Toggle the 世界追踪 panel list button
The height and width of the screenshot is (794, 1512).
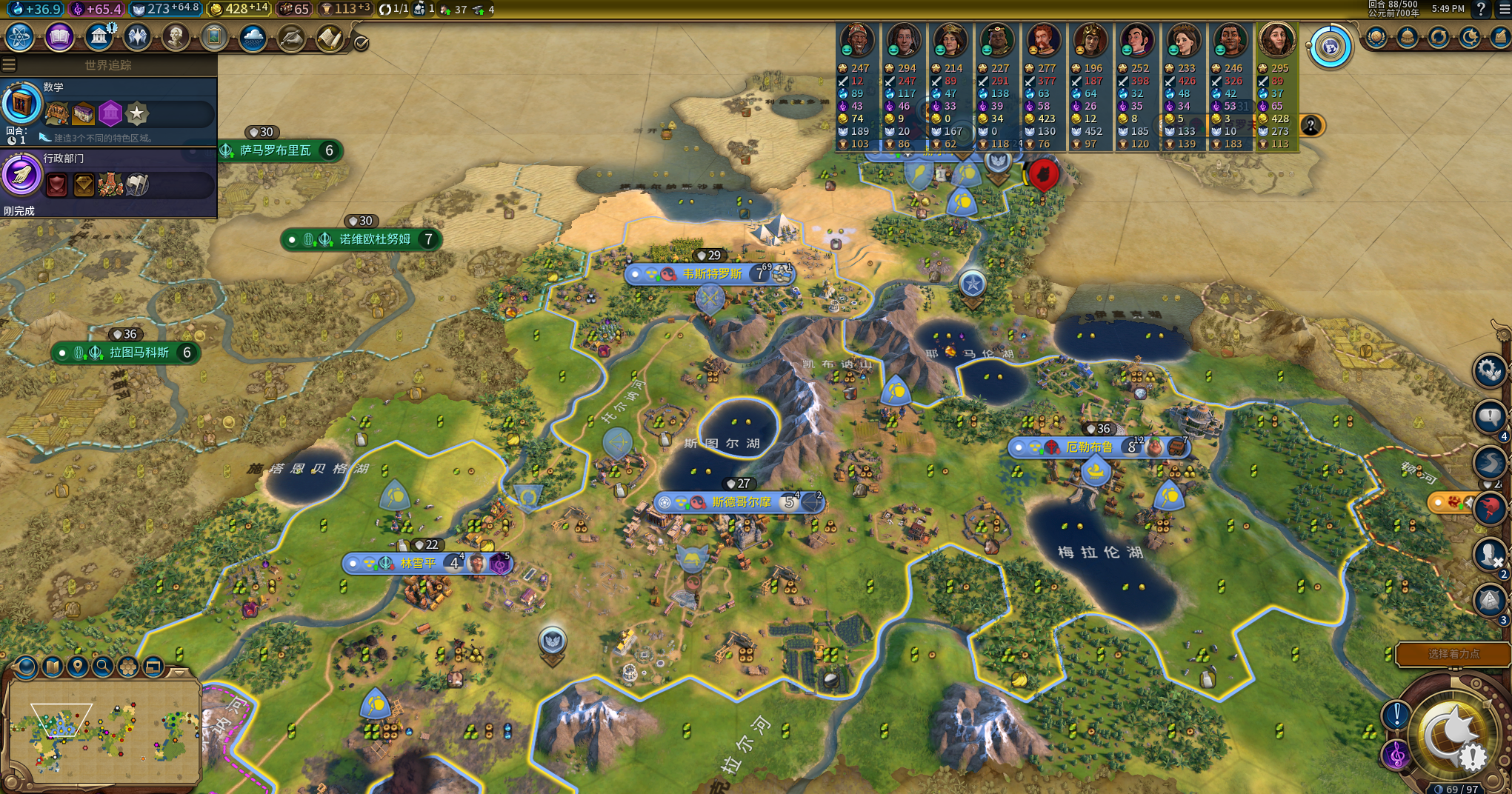click(9, 65)
